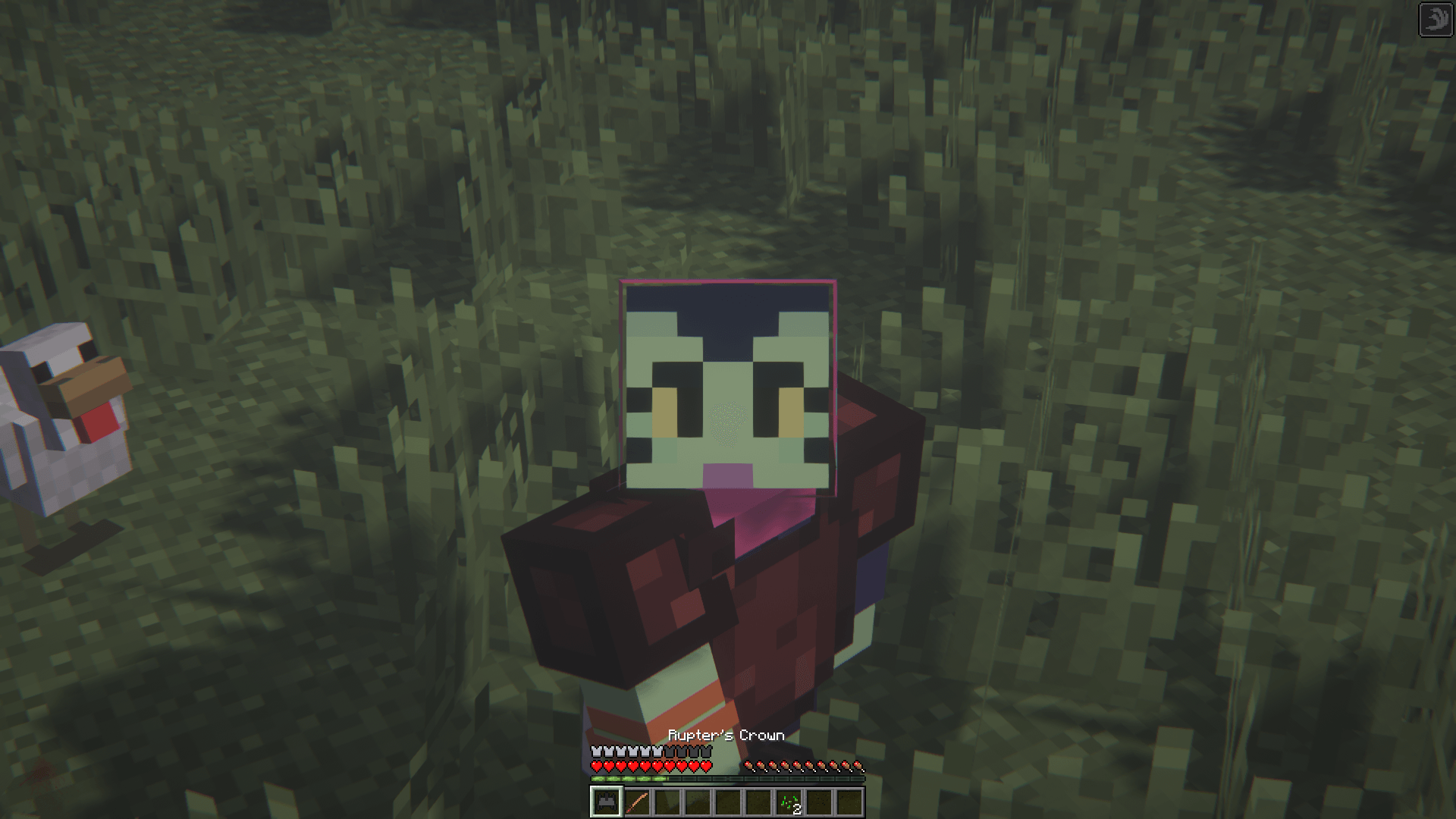The width and height of the screenshot is (1456, 819).
Task: Select the empty third hotbar slot
Action: (x=667, y=802)
